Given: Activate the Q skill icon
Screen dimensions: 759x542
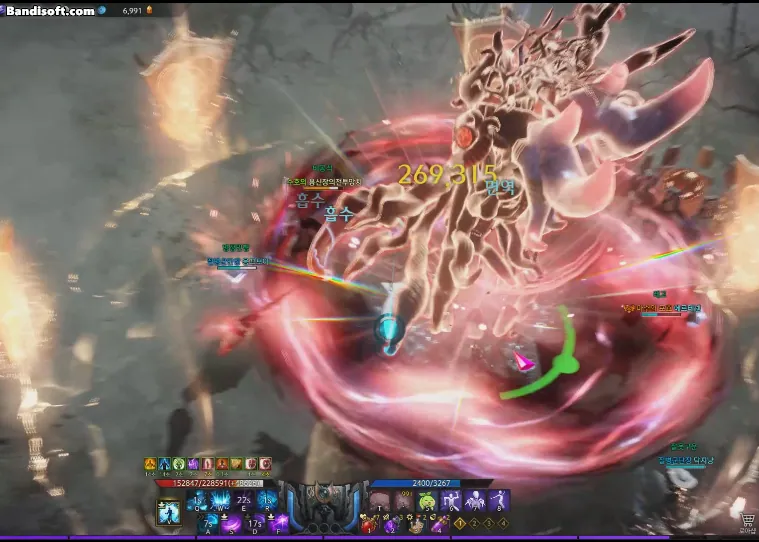Looking at the screenshot, I should (x=196, y=502).
